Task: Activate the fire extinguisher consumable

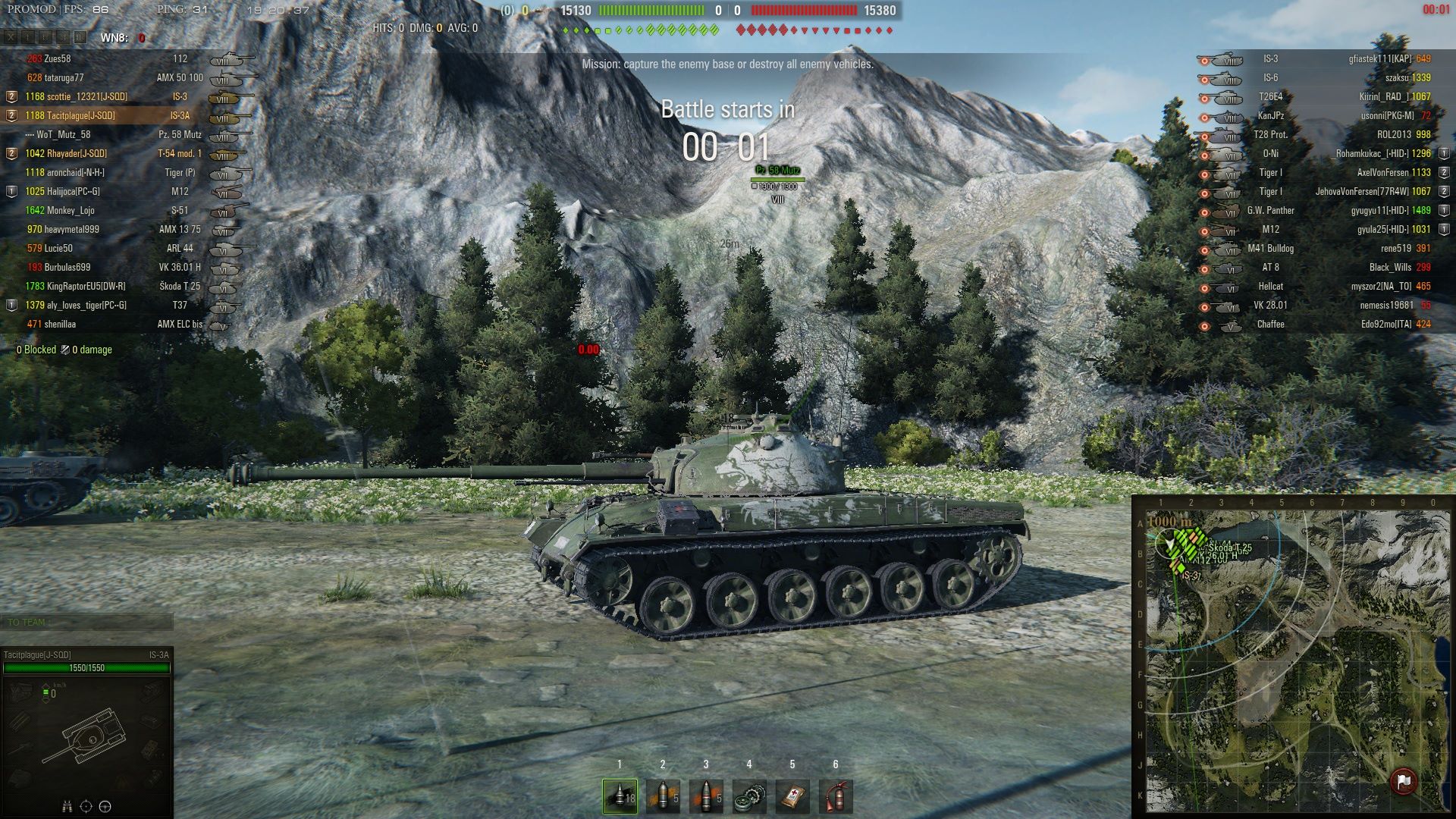Action: coord(836,796)
